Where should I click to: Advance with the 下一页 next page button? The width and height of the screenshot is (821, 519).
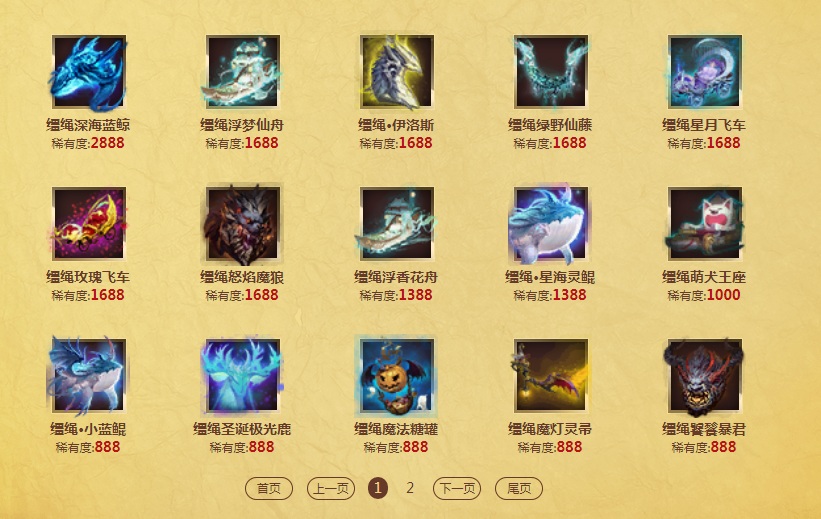[x=457, y=488]
